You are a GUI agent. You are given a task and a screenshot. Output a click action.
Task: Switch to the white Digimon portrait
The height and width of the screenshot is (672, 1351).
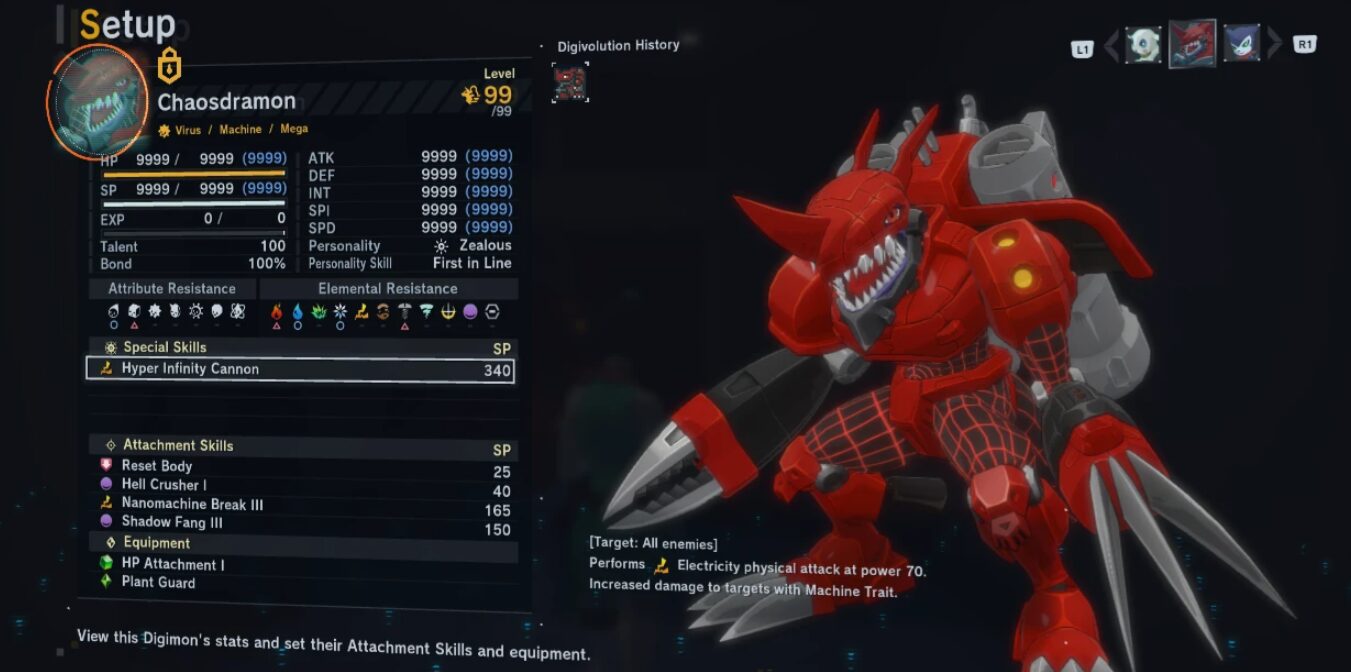(1143, 44)
